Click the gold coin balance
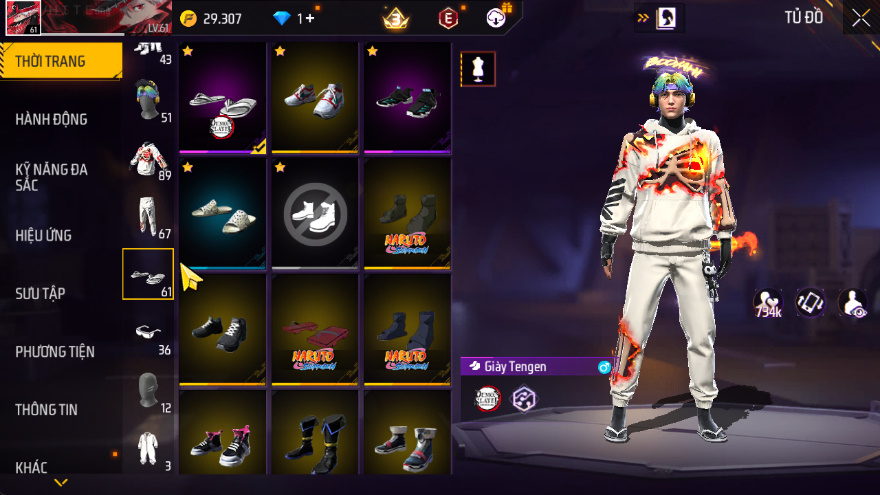 [211, 18]
